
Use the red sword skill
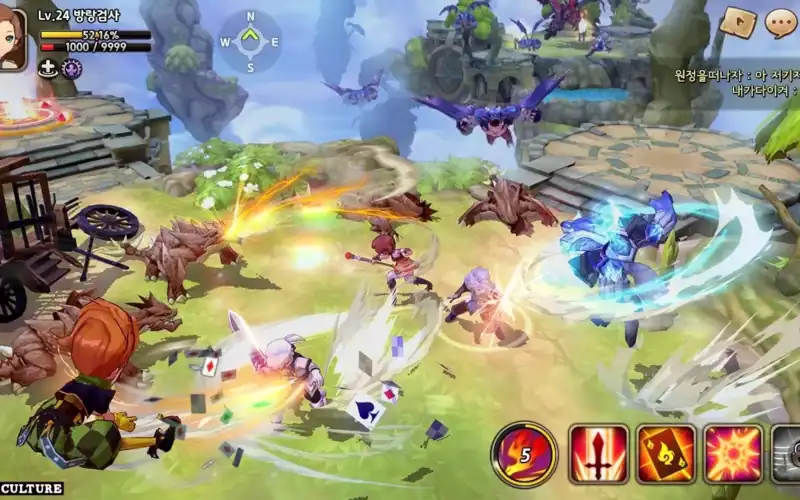[598, 455]
